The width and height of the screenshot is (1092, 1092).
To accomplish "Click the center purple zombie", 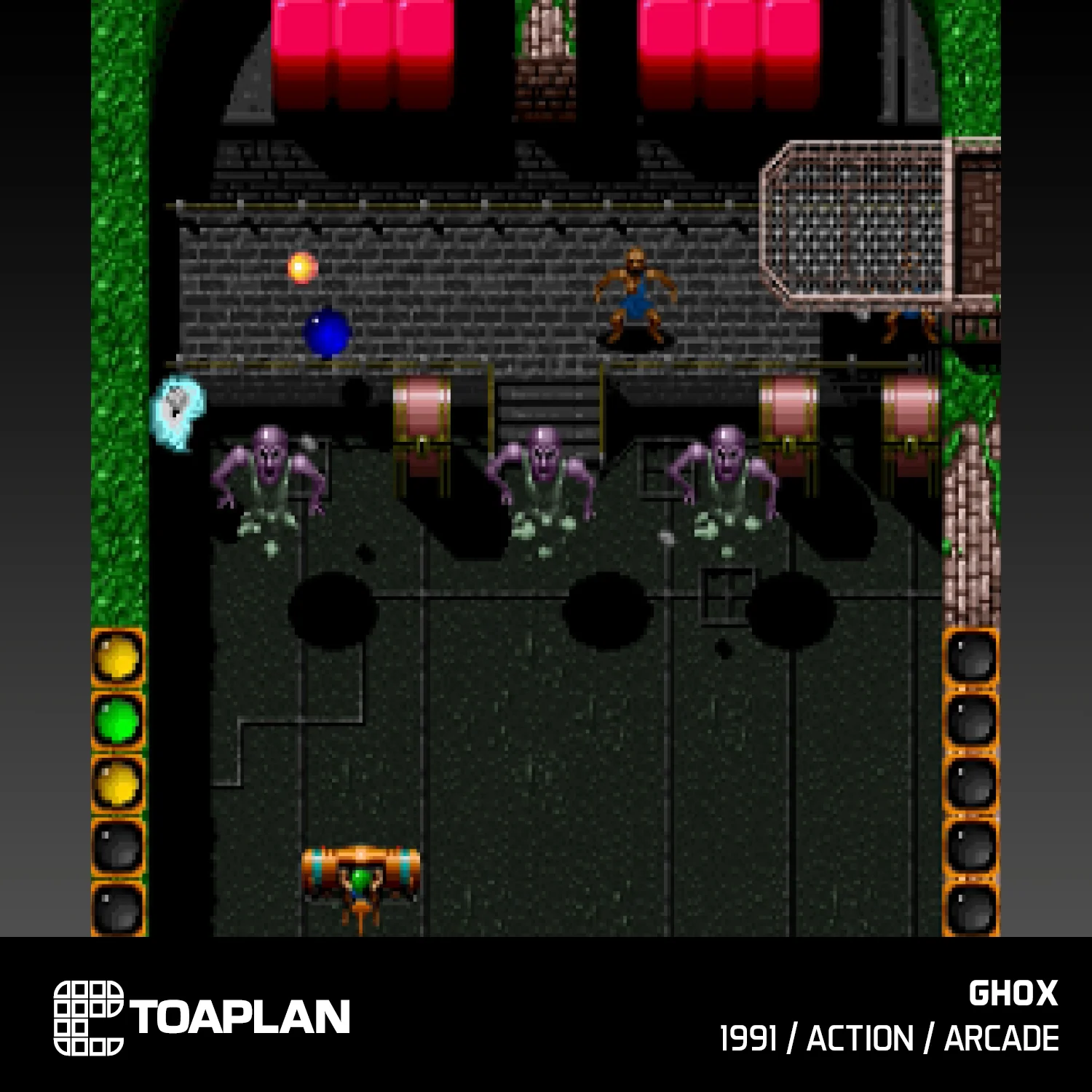I will pos(542,473).
